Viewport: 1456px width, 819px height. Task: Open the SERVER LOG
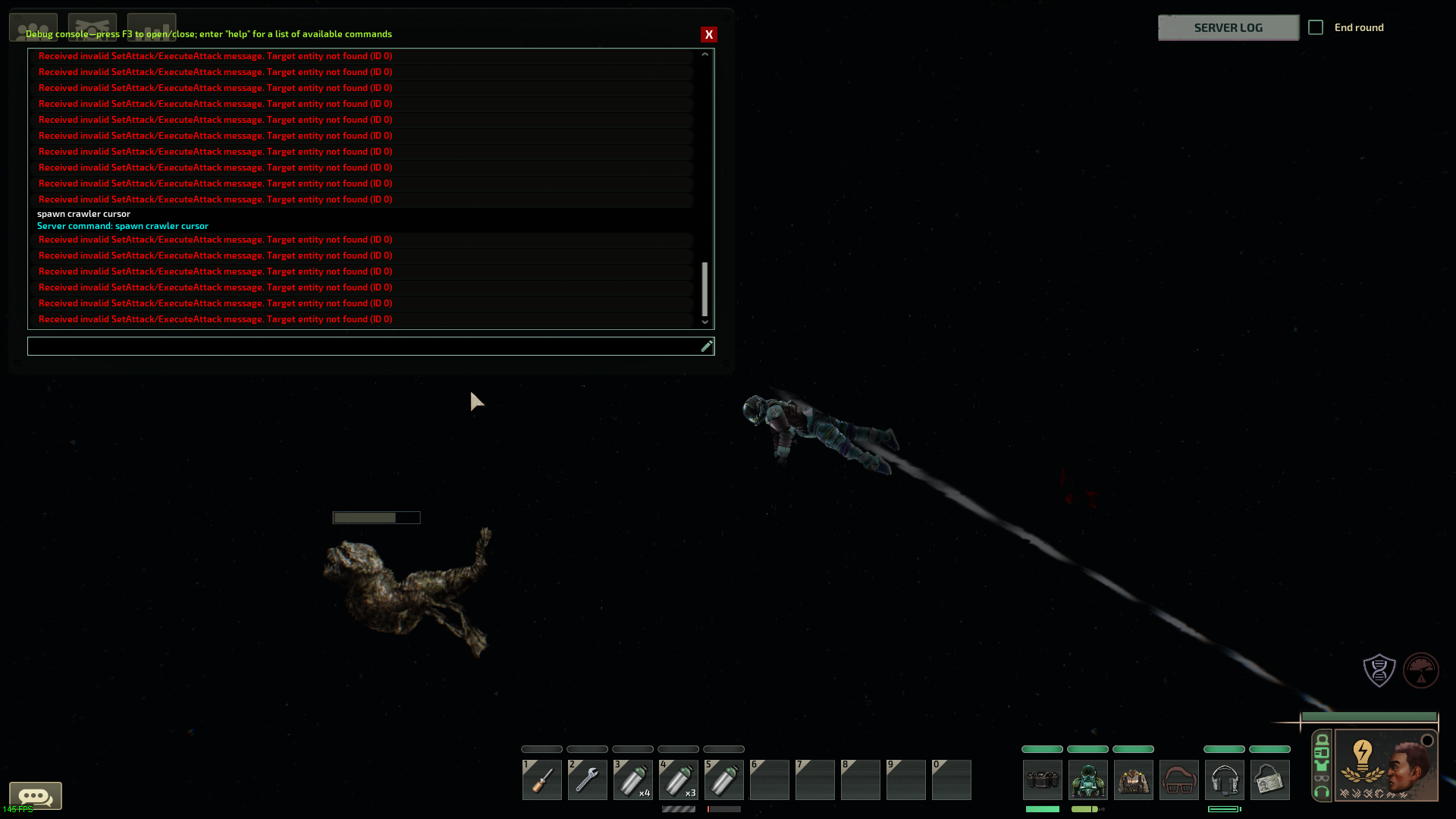click(x=1228, y=27)
